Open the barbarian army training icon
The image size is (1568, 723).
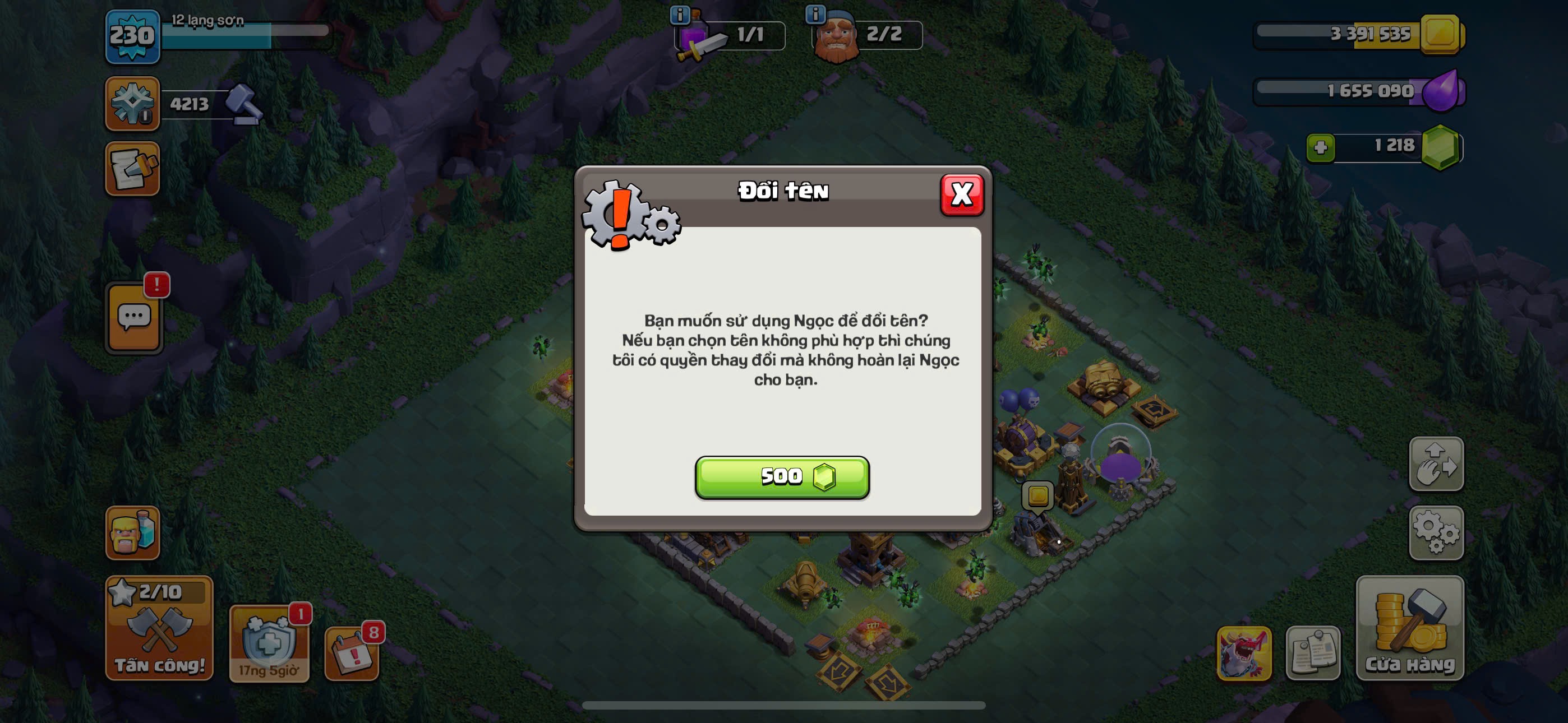(132, 532)
